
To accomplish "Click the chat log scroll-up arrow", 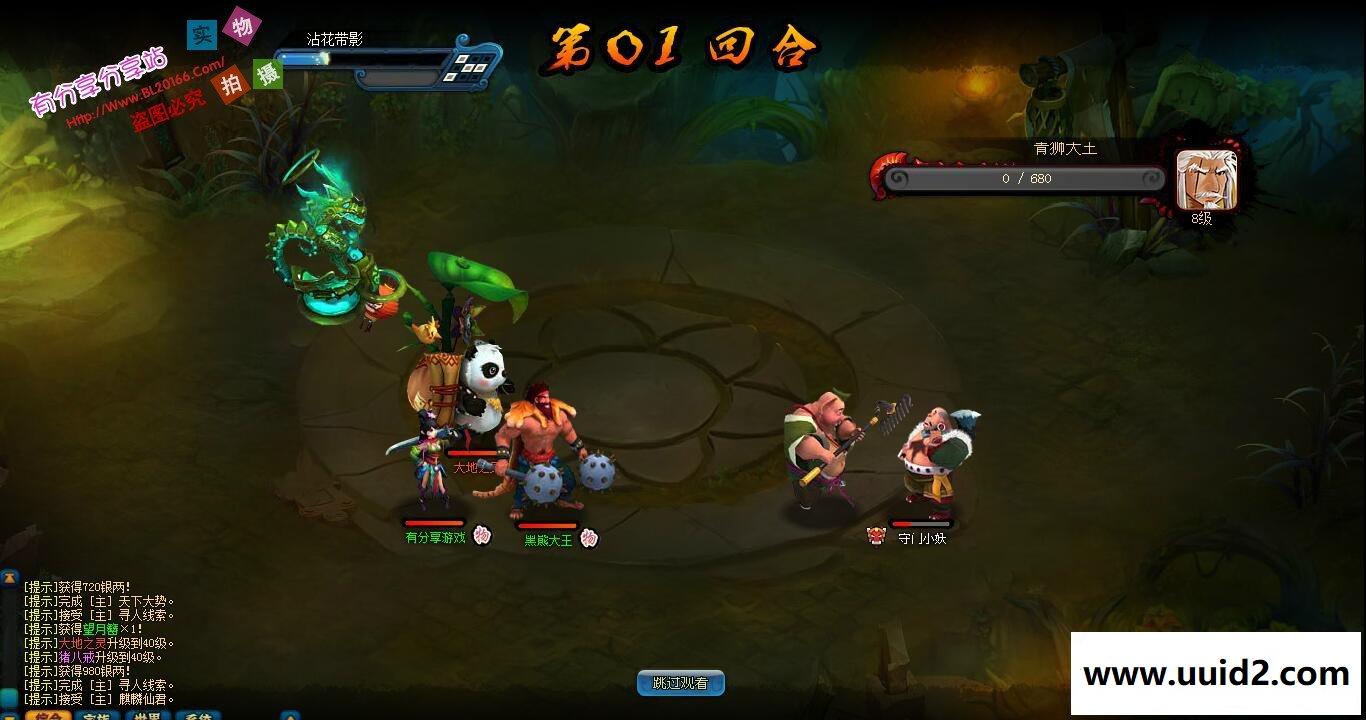I will click(x=9, y=579).
